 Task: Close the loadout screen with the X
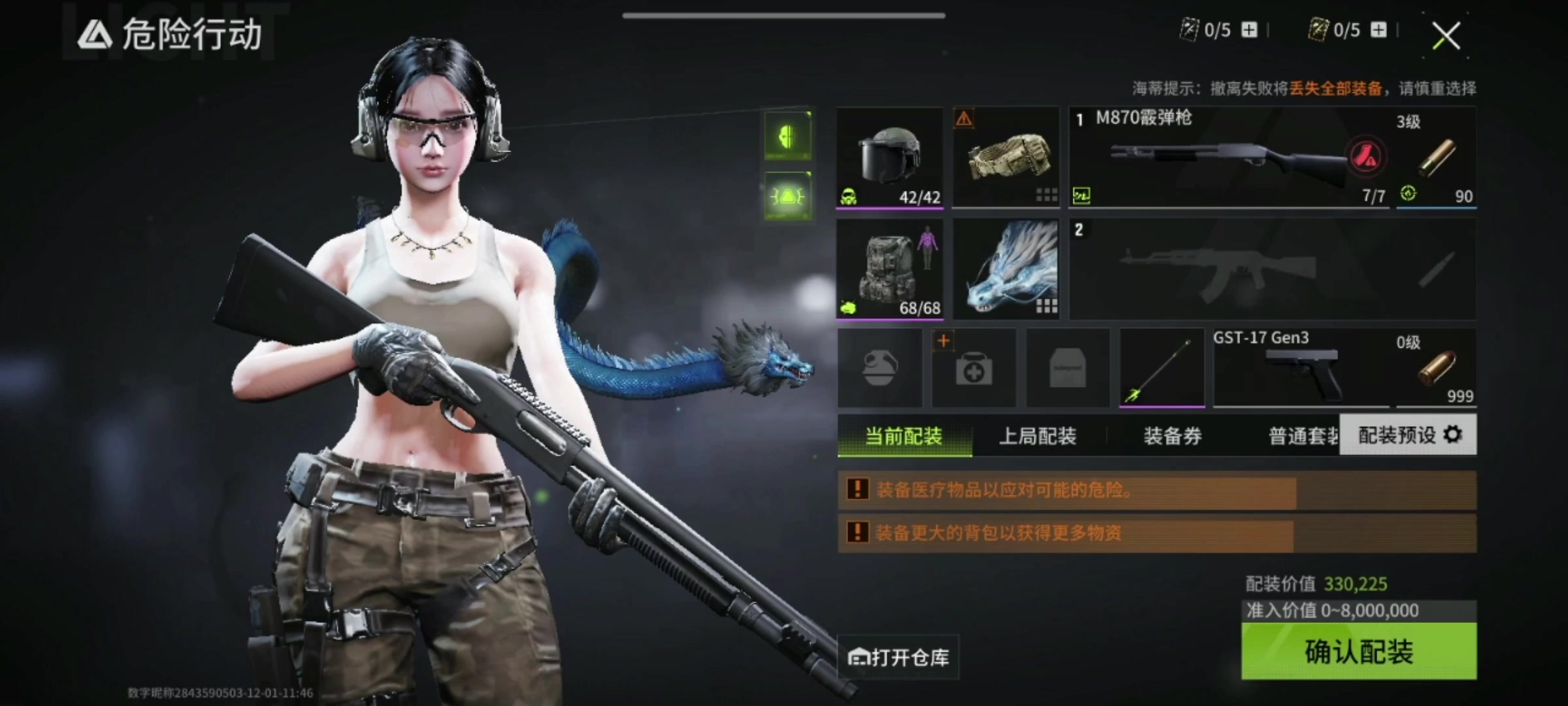coord(1446,35)
